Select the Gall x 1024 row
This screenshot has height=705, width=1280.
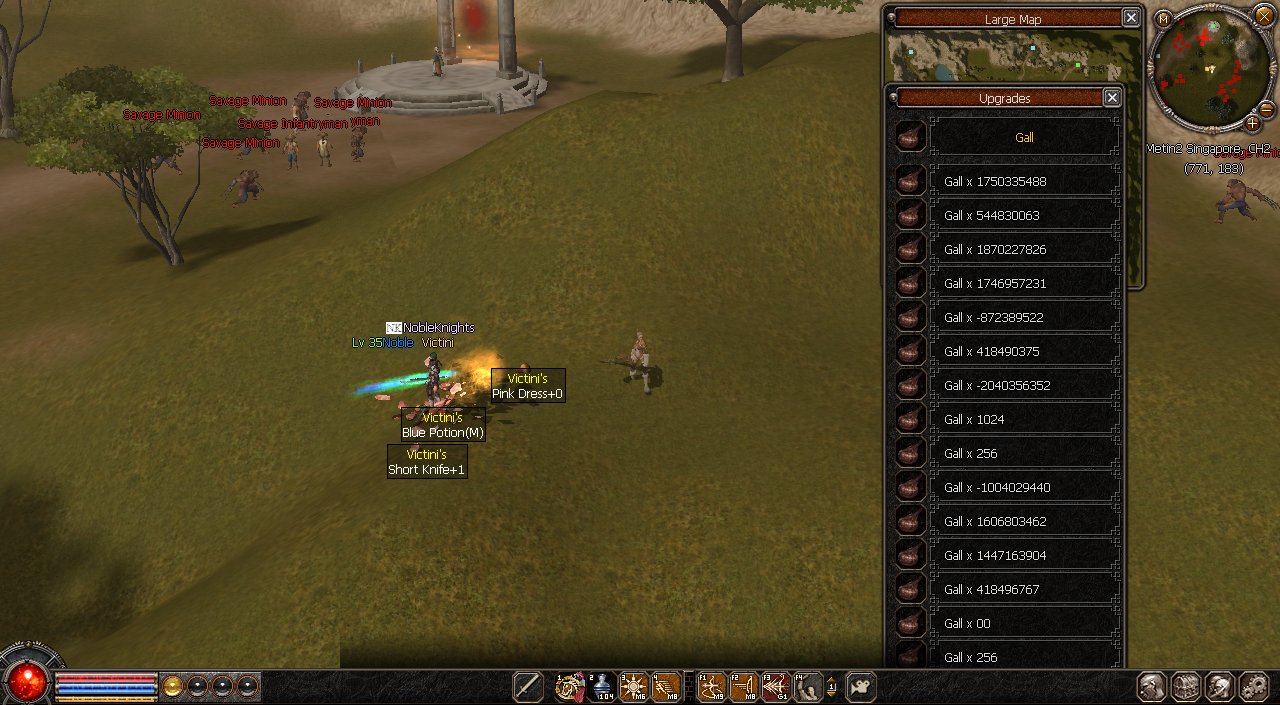point(1024,420)
